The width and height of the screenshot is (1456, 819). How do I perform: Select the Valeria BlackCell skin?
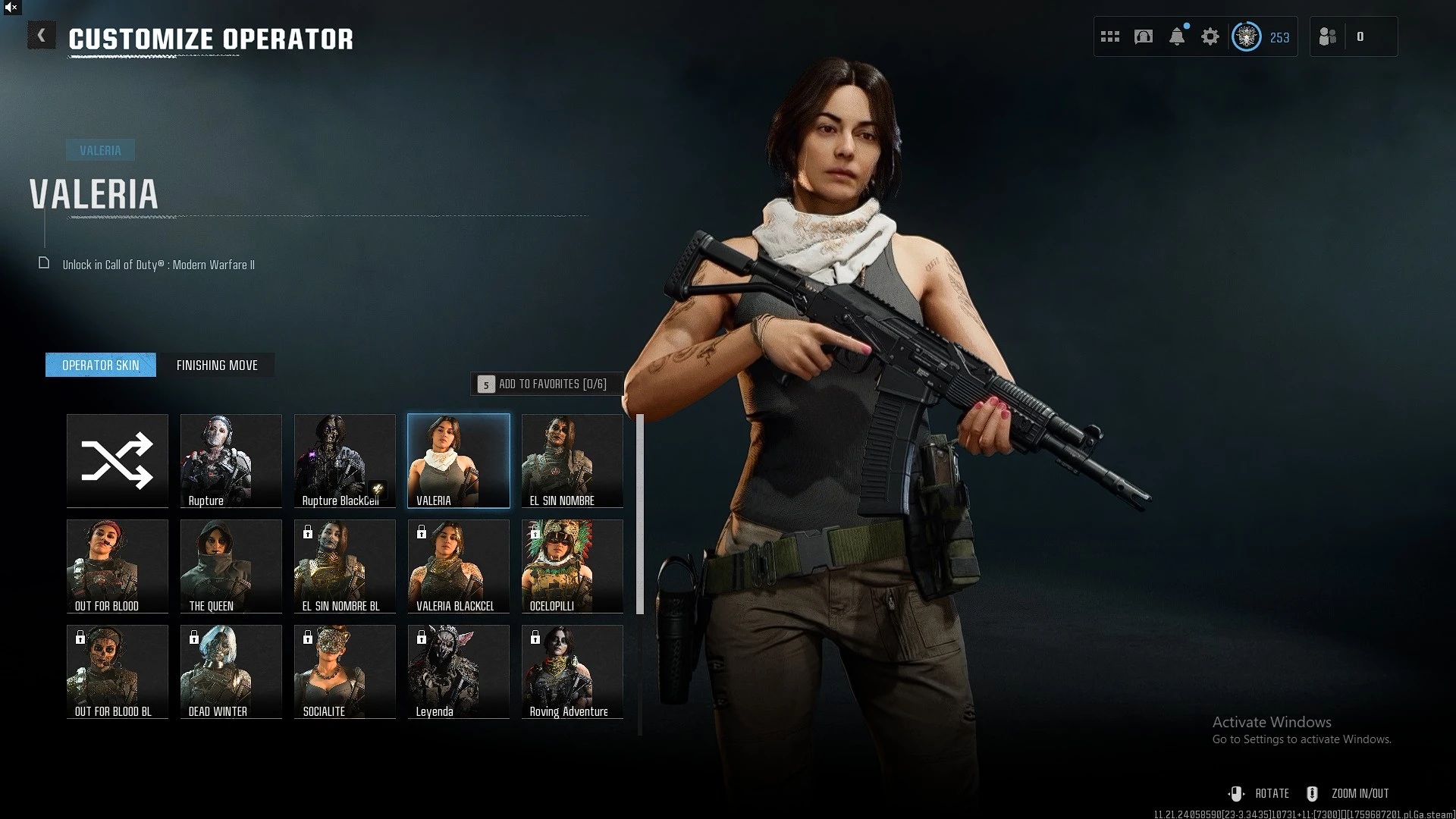[459, 566]
